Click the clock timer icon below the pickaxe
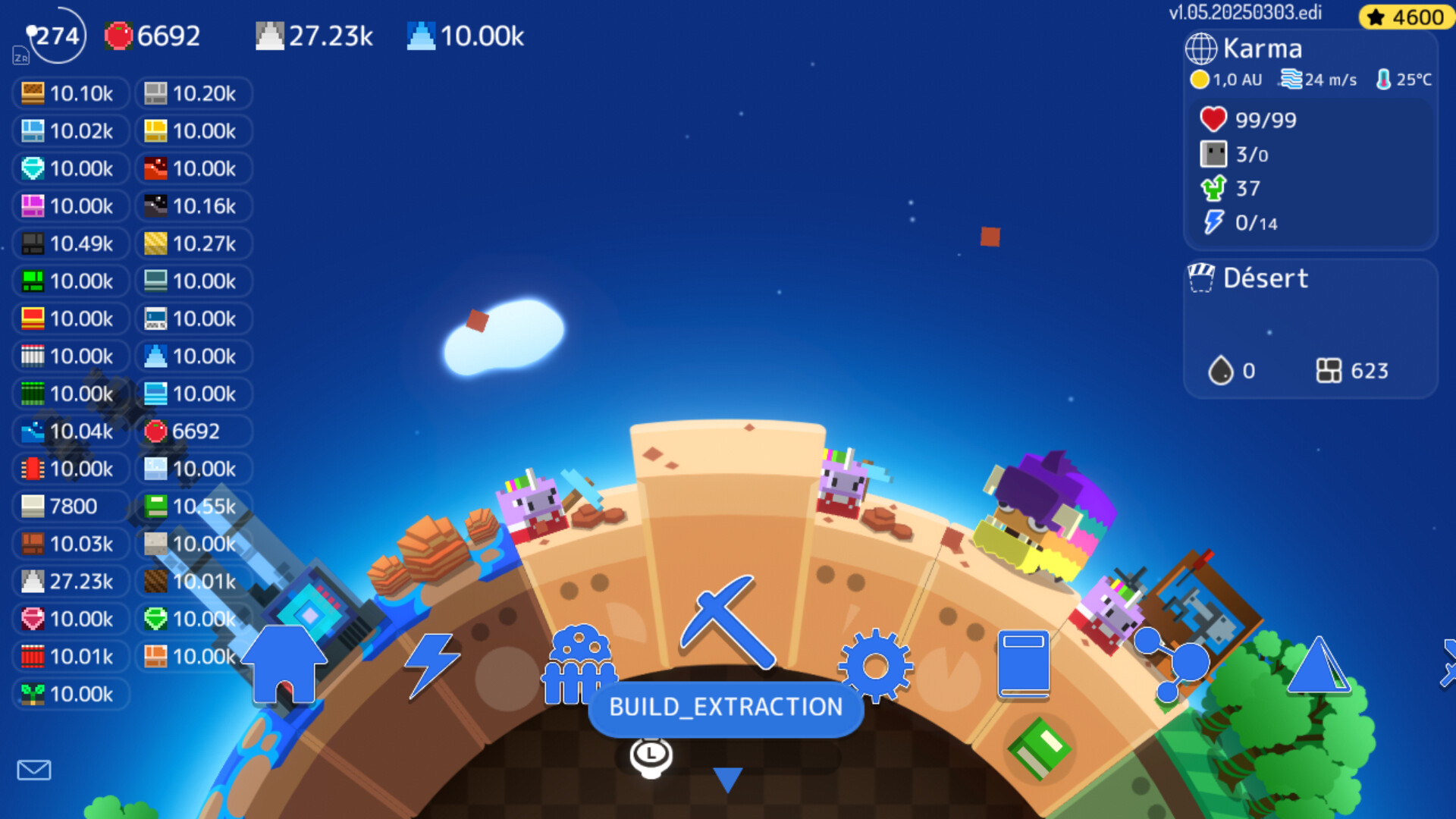The height and width of the screenshot is (819, 1456). coord(650,756)
